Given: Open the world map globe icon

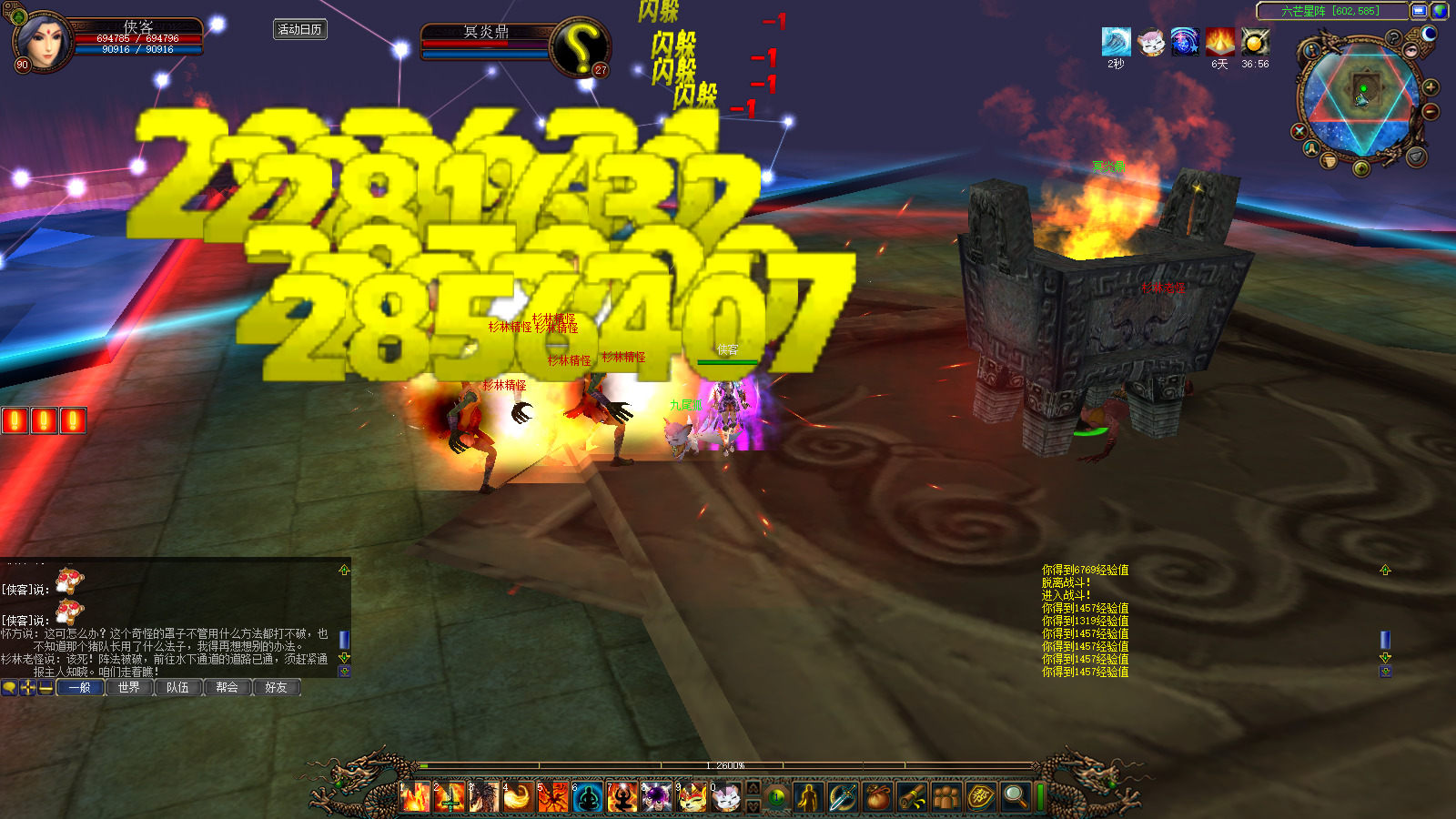Looking at the screenshot, I should point(1440,11).
